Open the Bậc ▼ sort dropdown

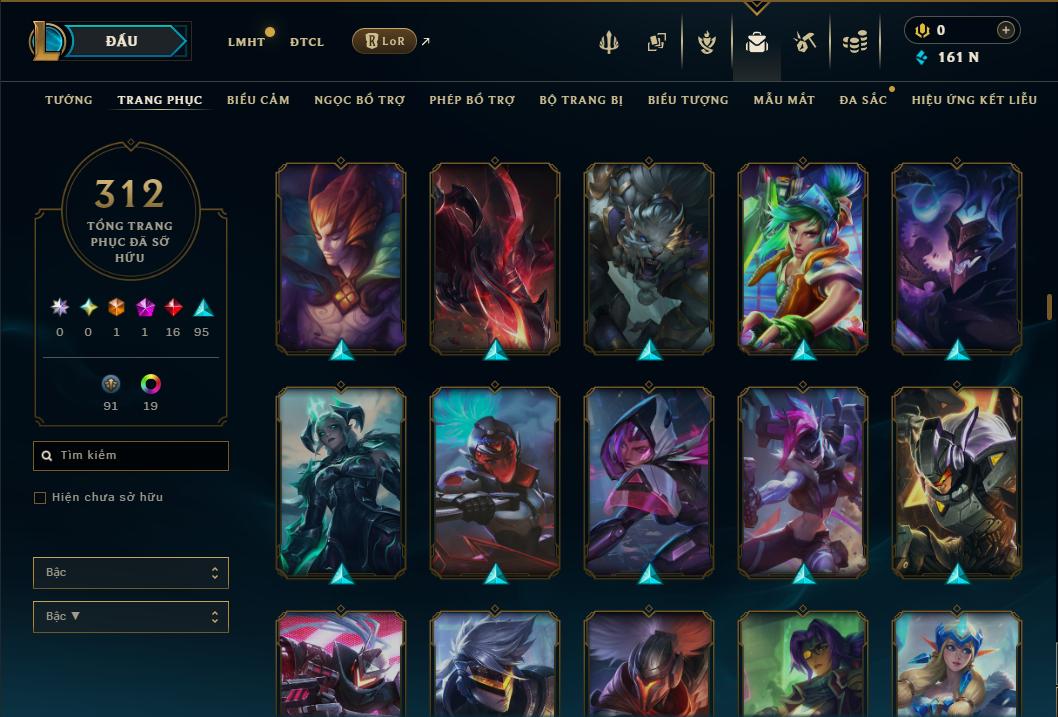131,616
